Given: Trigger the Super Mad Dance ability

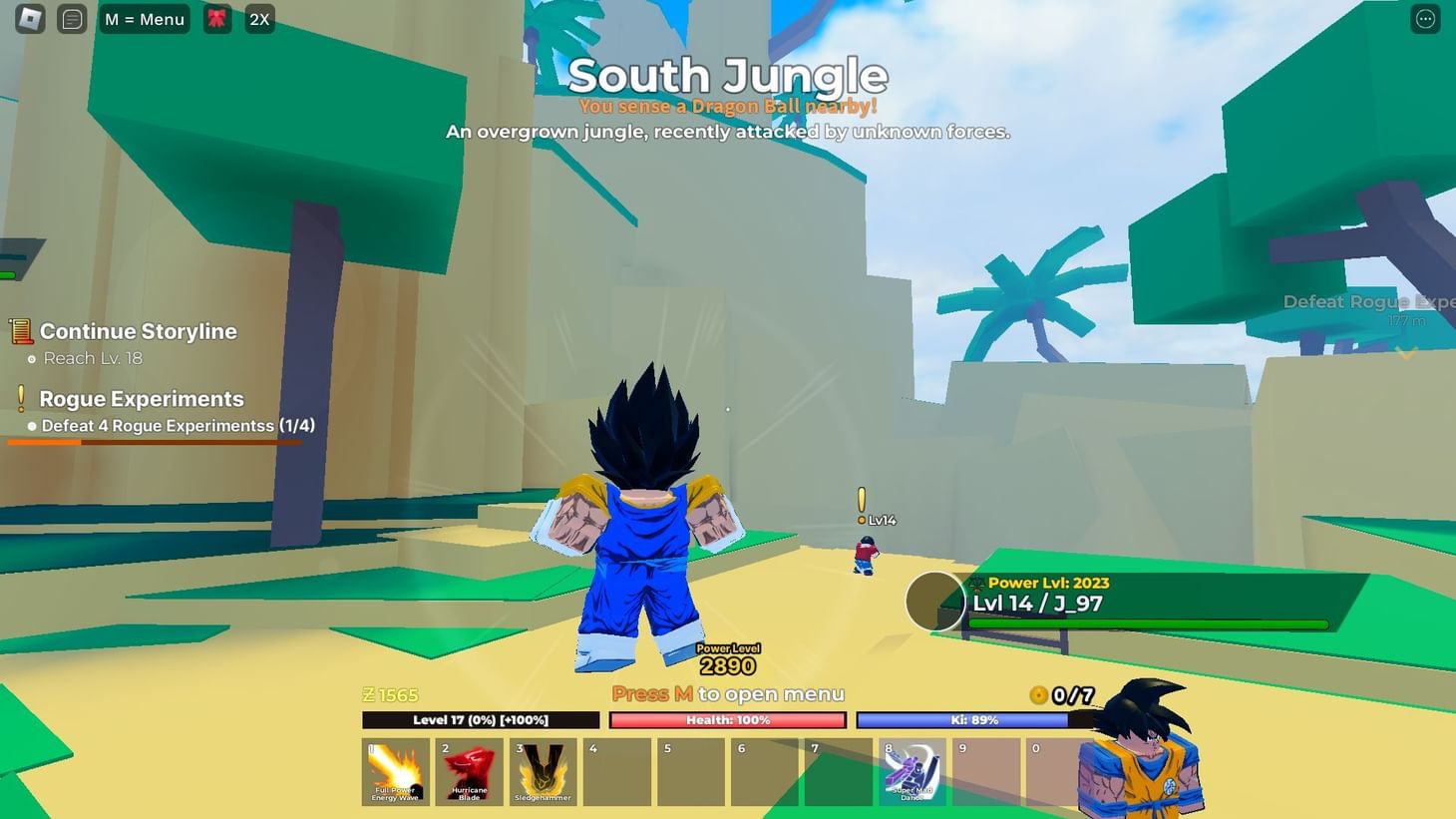Looking at the screenshot, I should click(910, 771).
